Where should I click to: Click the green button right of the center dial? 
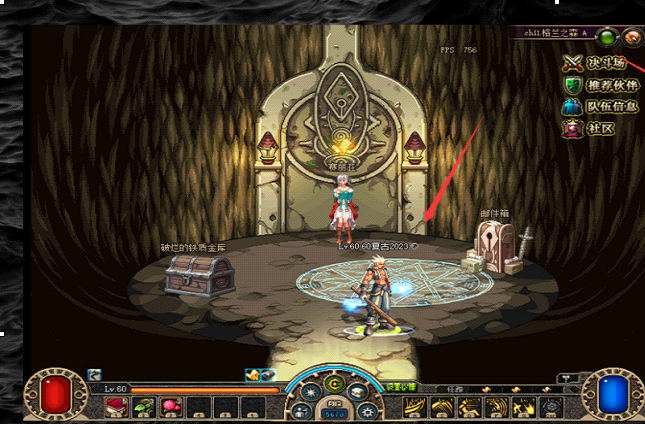pyautogui.click(x=400, y=388)
